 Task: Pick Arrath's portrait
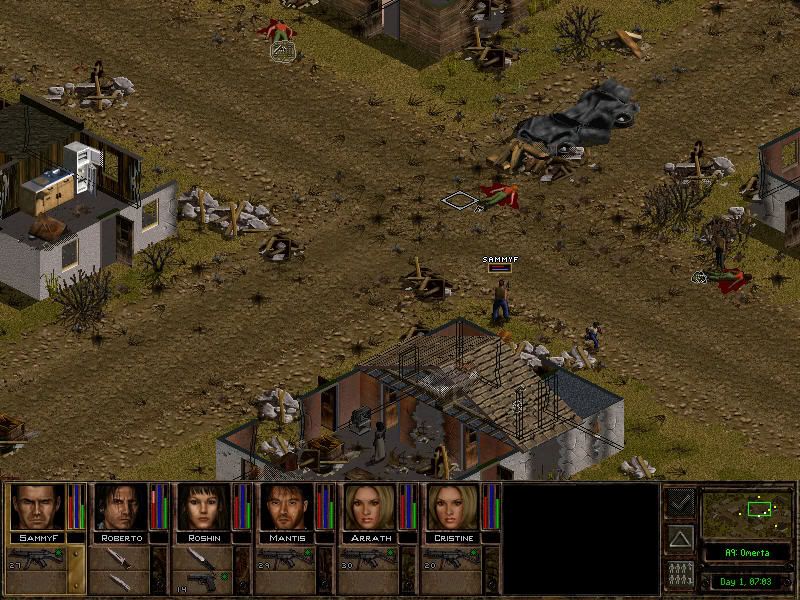[x=369, y=508]
